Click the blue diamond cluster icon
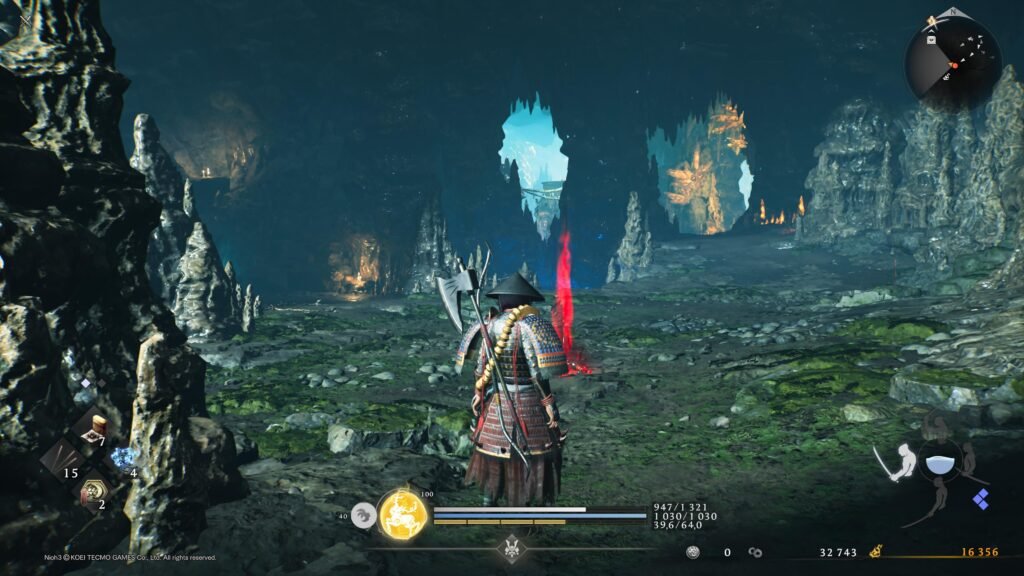The width and height of the screenshot is (1024, 576). point(981,499)
